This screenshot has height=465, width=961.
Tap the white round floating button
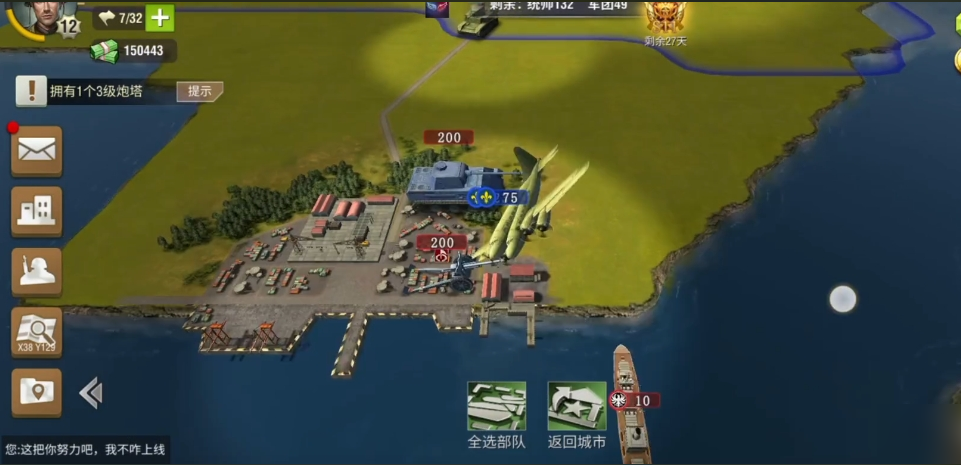tap(843, 299)
